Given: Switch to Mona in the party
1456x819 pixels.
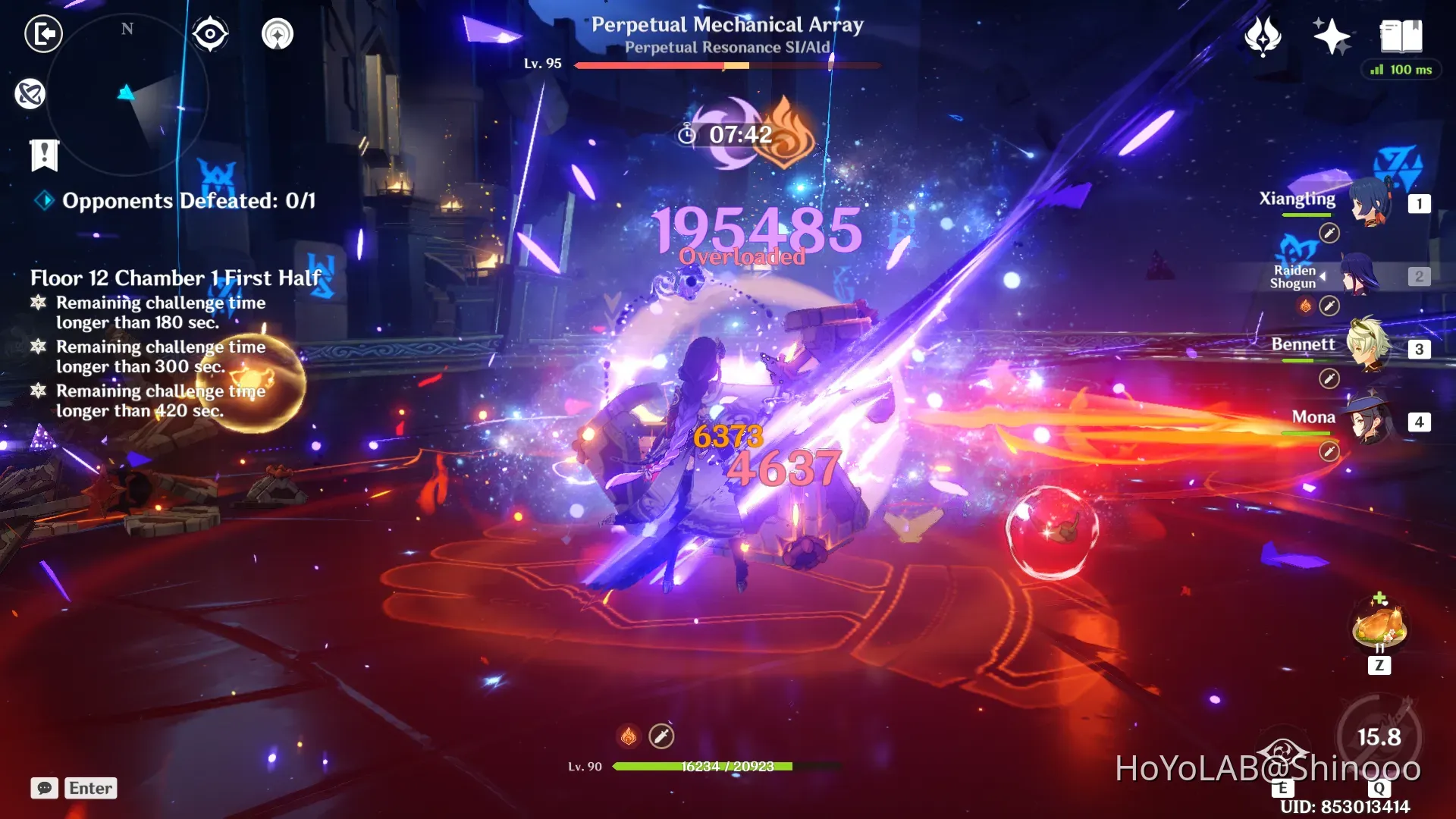Looking at the screenshot, I should (x=1370, y=419).
